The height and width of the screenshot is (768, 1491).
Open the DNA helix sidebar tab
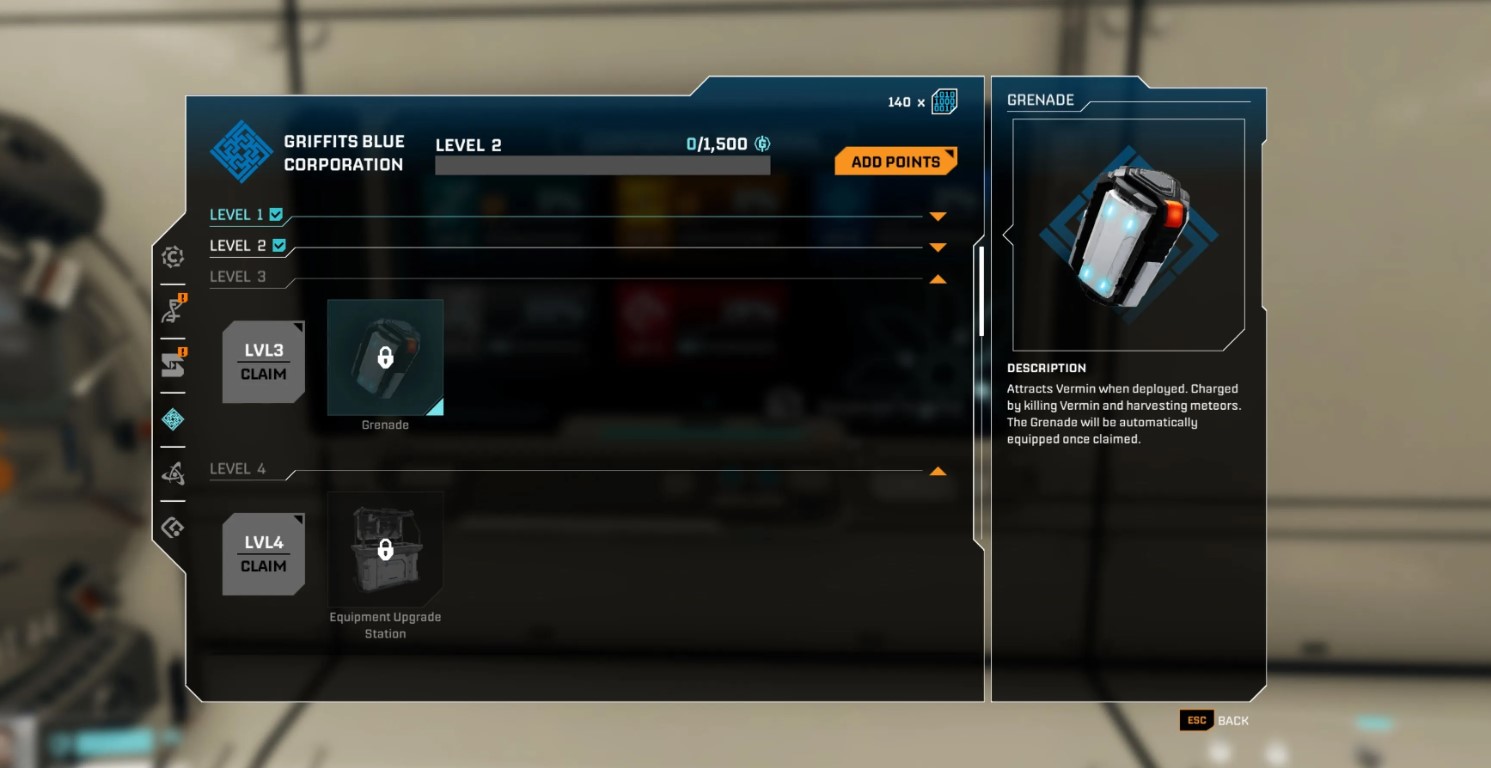[x=173, y=310]
